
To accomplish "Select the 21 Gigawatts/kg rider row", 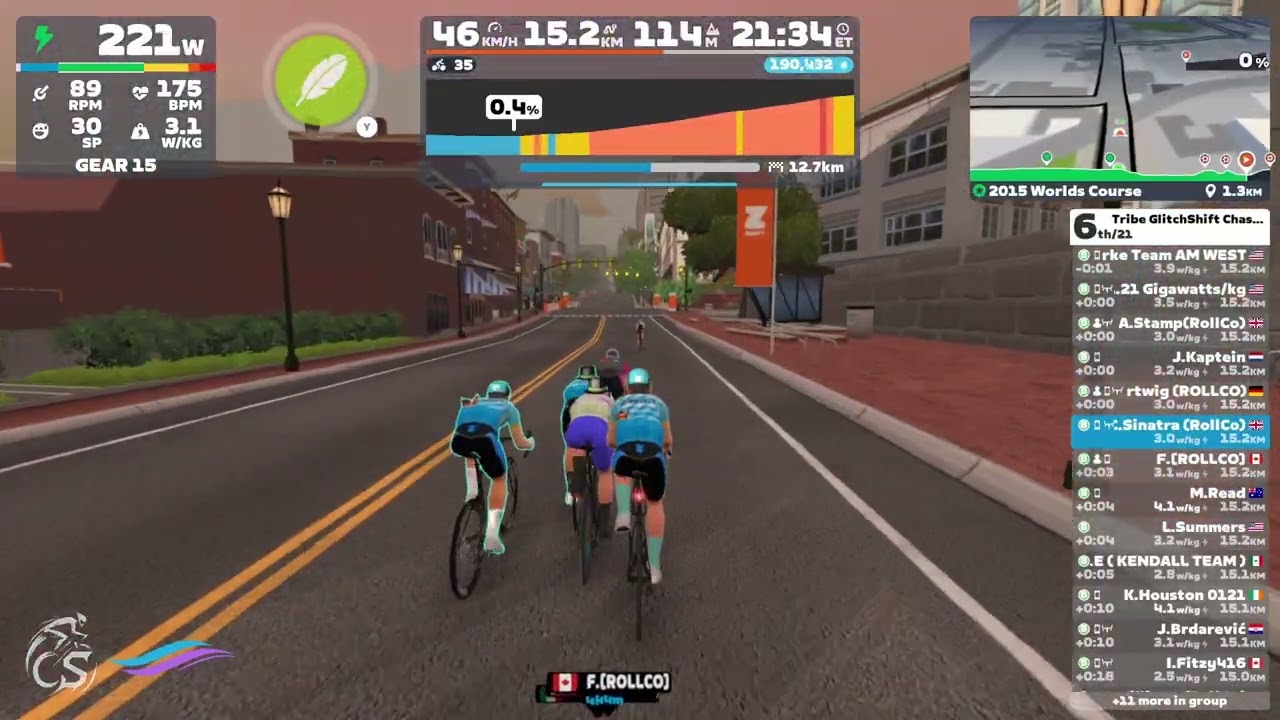I will click(1170, 295).
